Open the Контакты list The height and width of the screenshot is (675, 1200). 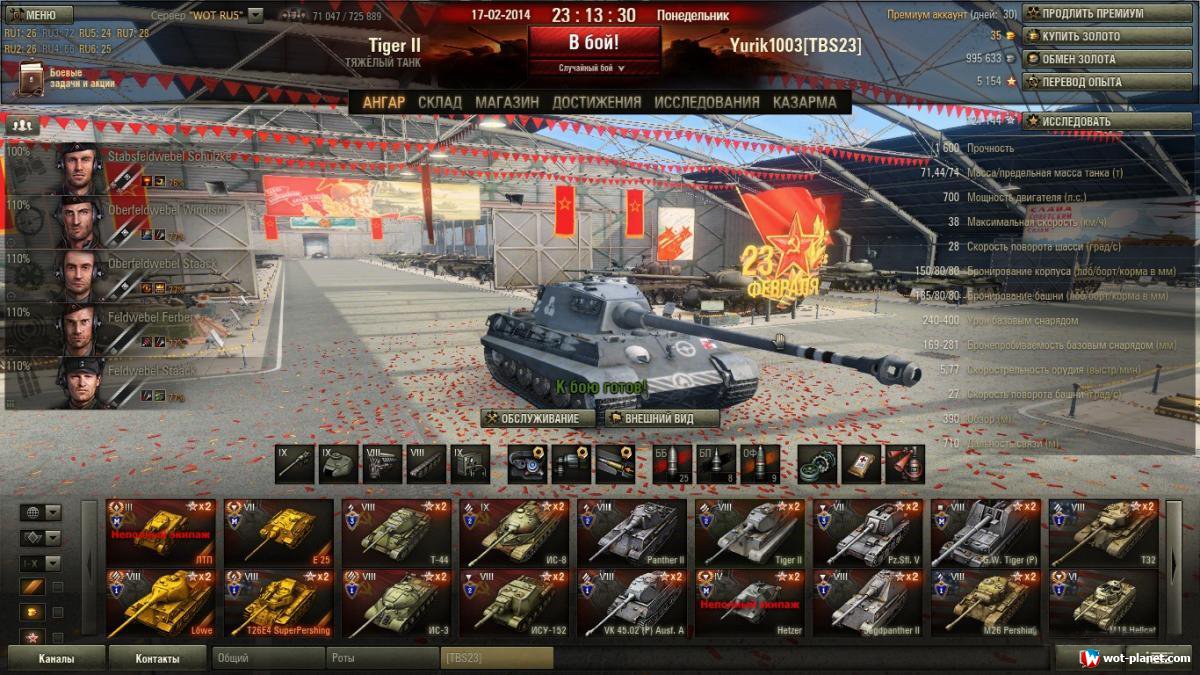tap(157, 658)
